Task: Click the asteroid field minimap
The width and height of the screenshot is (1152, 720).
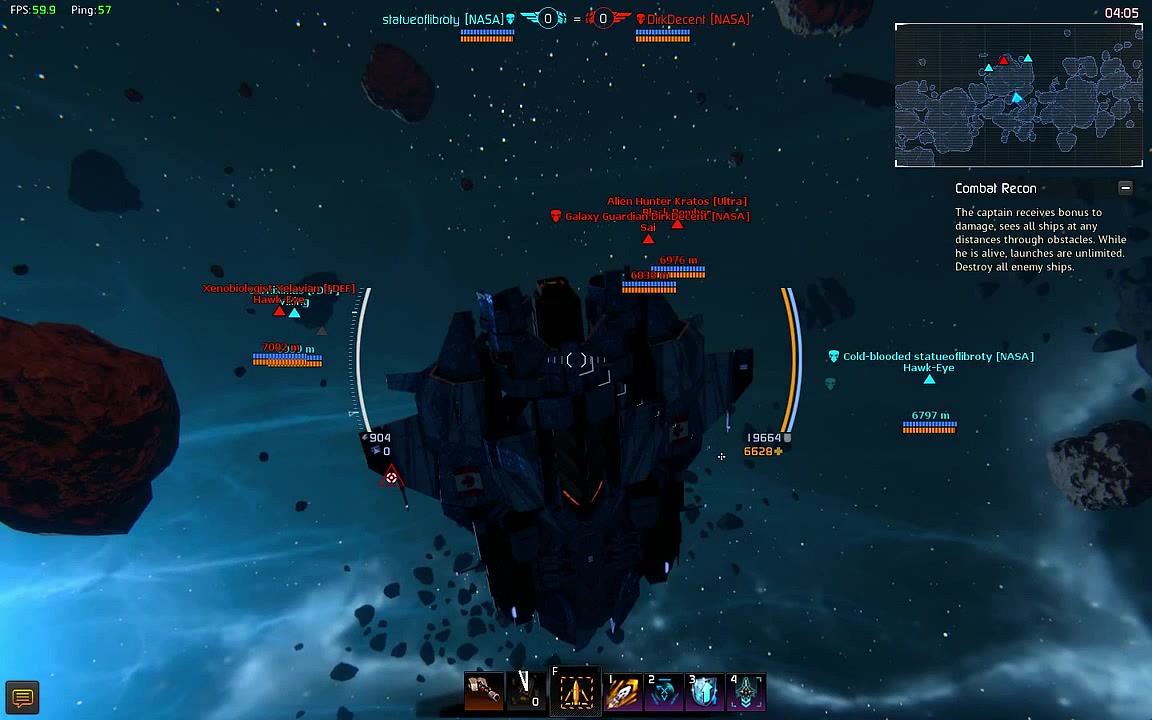Action: [1018, 96]
